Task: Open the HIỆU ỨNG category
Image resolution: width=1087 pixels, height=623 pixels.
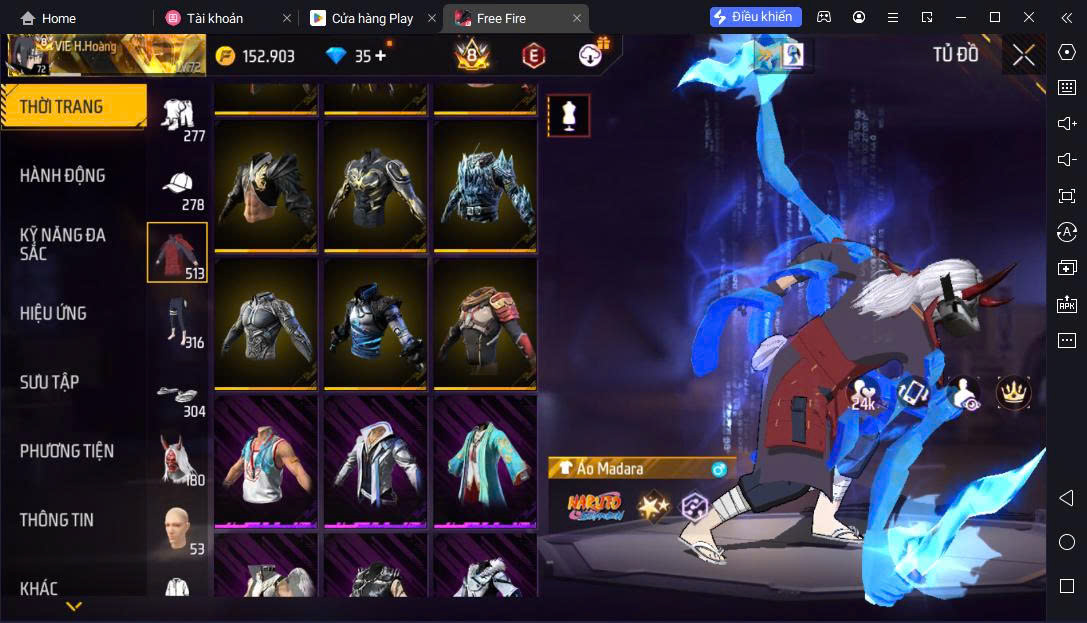Action: tap(53, 313)
